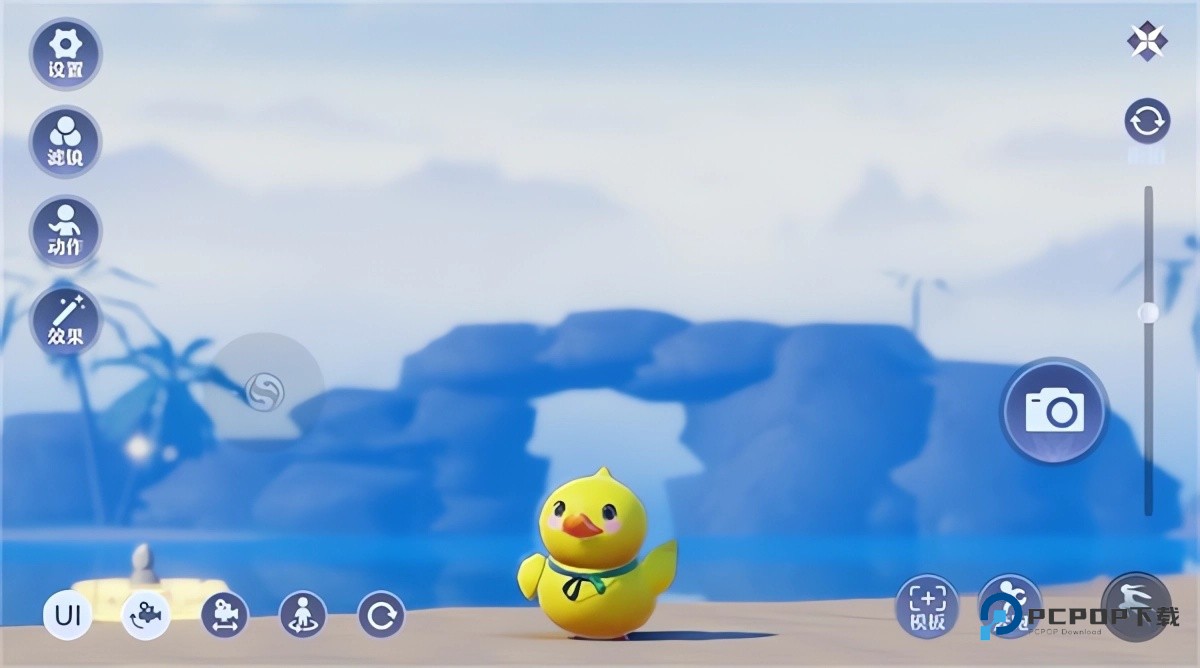Click the virtual joystick center knob
Image resolution: width=1200 pixels, height=668 pixels.
pyautogui.click(x=264, y=391)
